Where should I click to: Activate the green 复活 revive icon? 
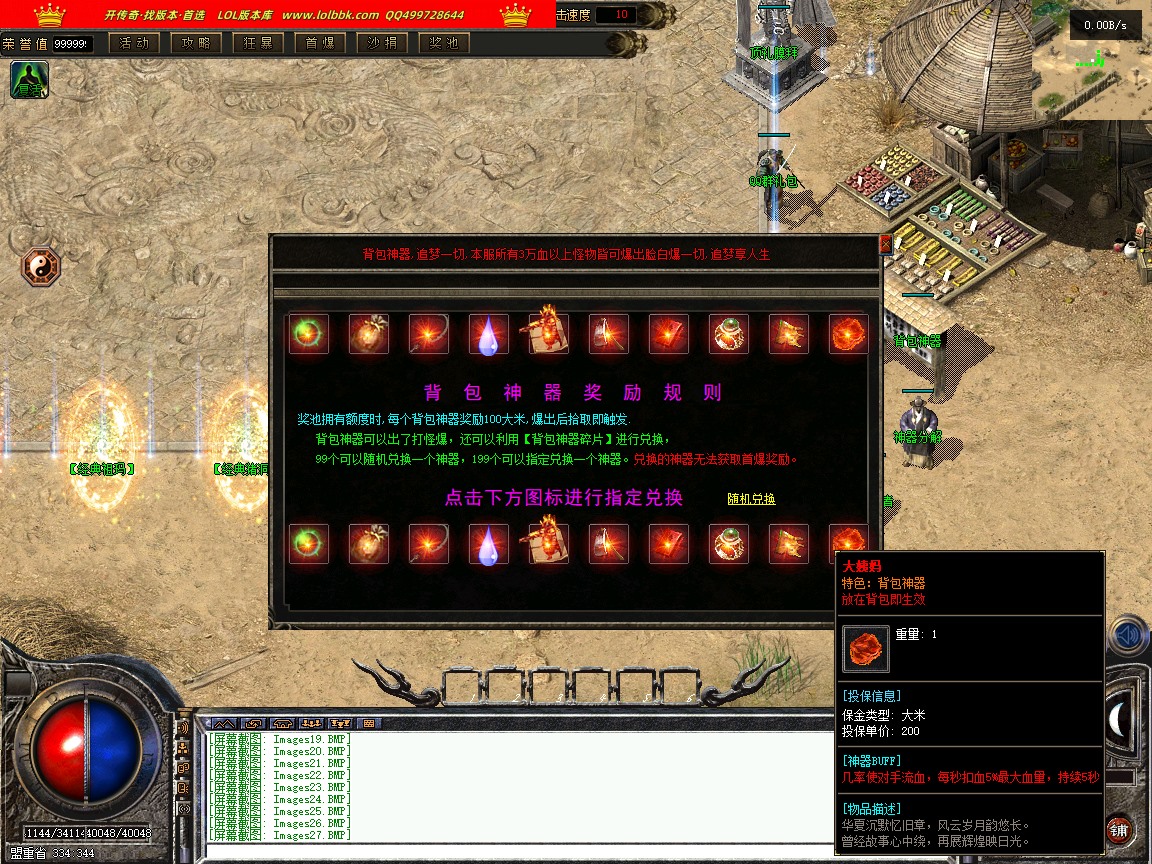coord(29,80)
